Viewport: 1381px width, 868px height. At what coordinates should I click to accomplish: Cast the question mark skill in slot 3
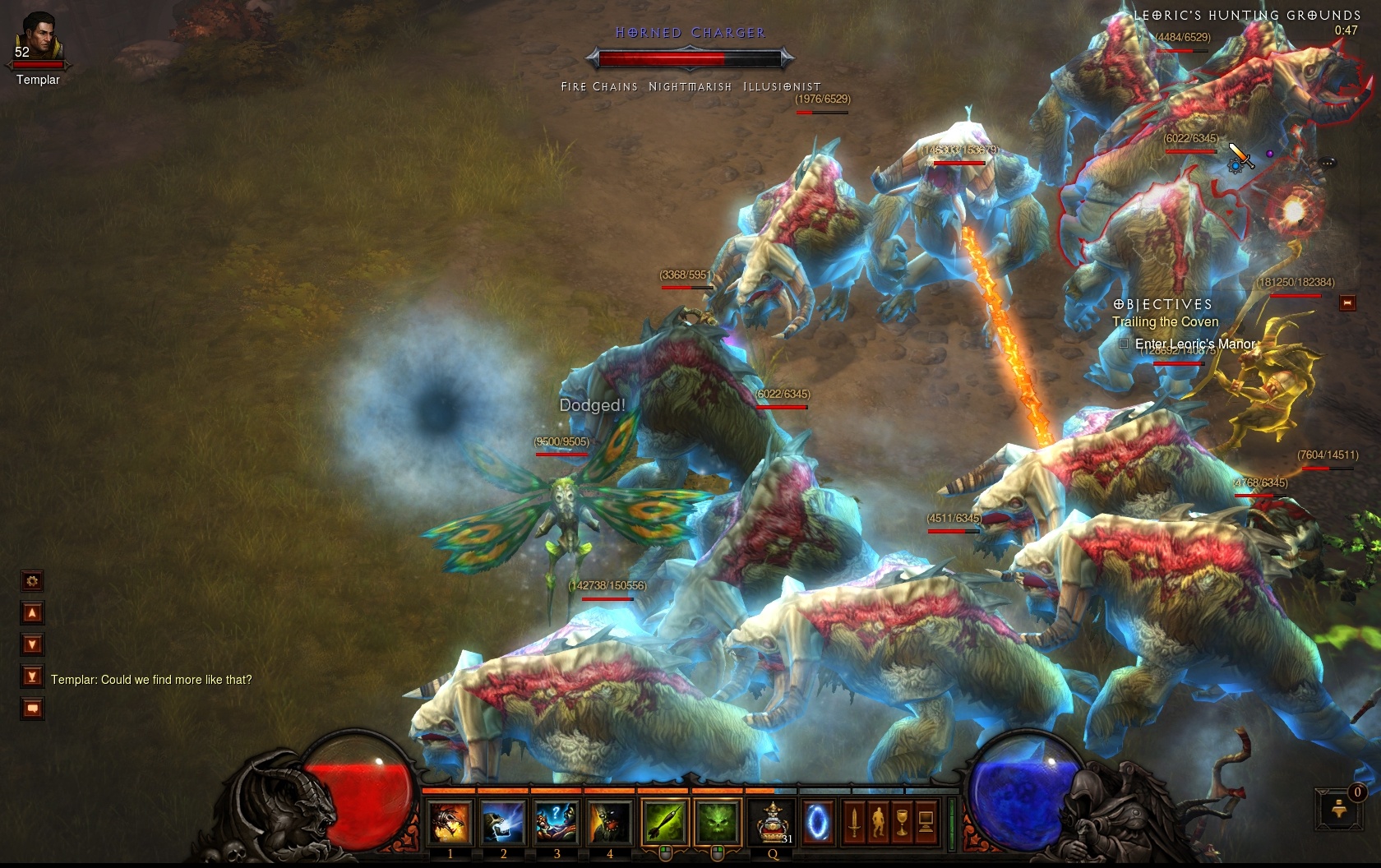[557, 822]
